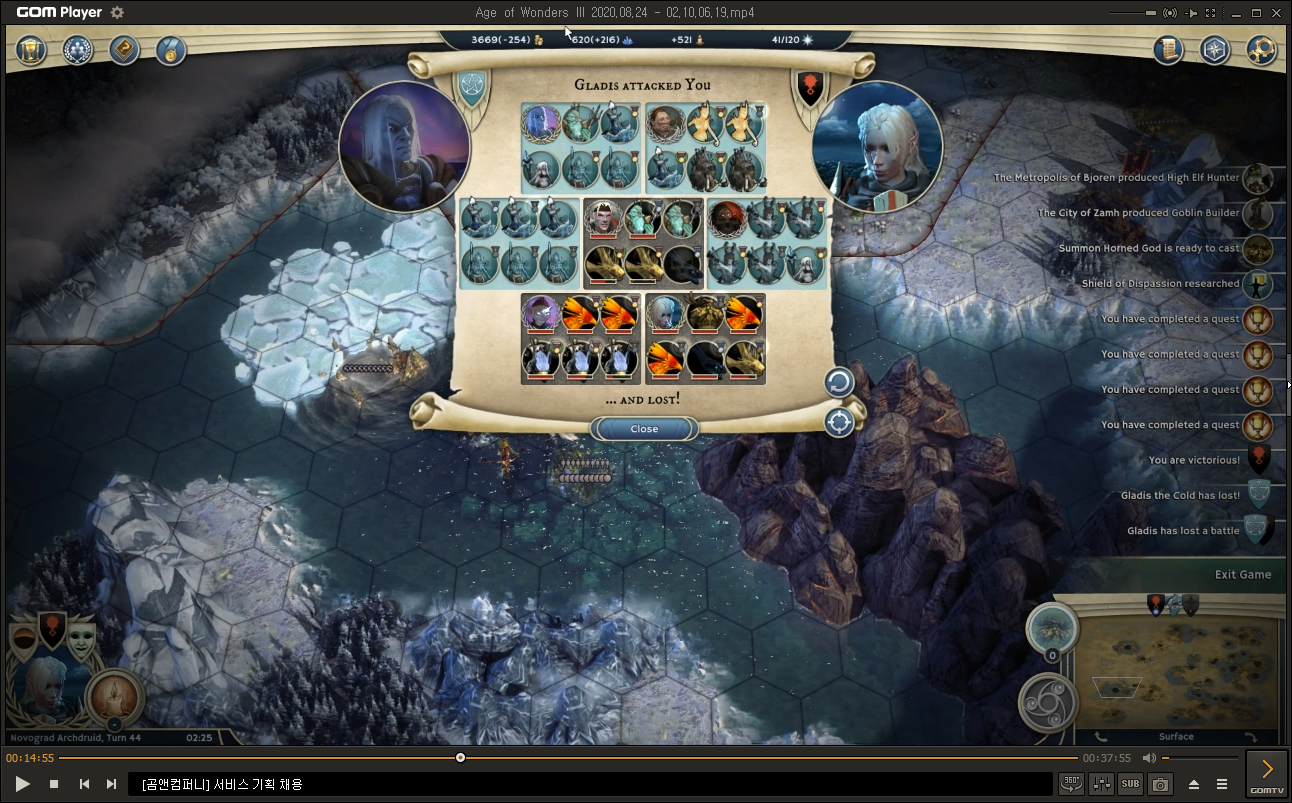Open the scroll icon in top bar
The width and height of the screenshot is (1292, 803).
1167,50
